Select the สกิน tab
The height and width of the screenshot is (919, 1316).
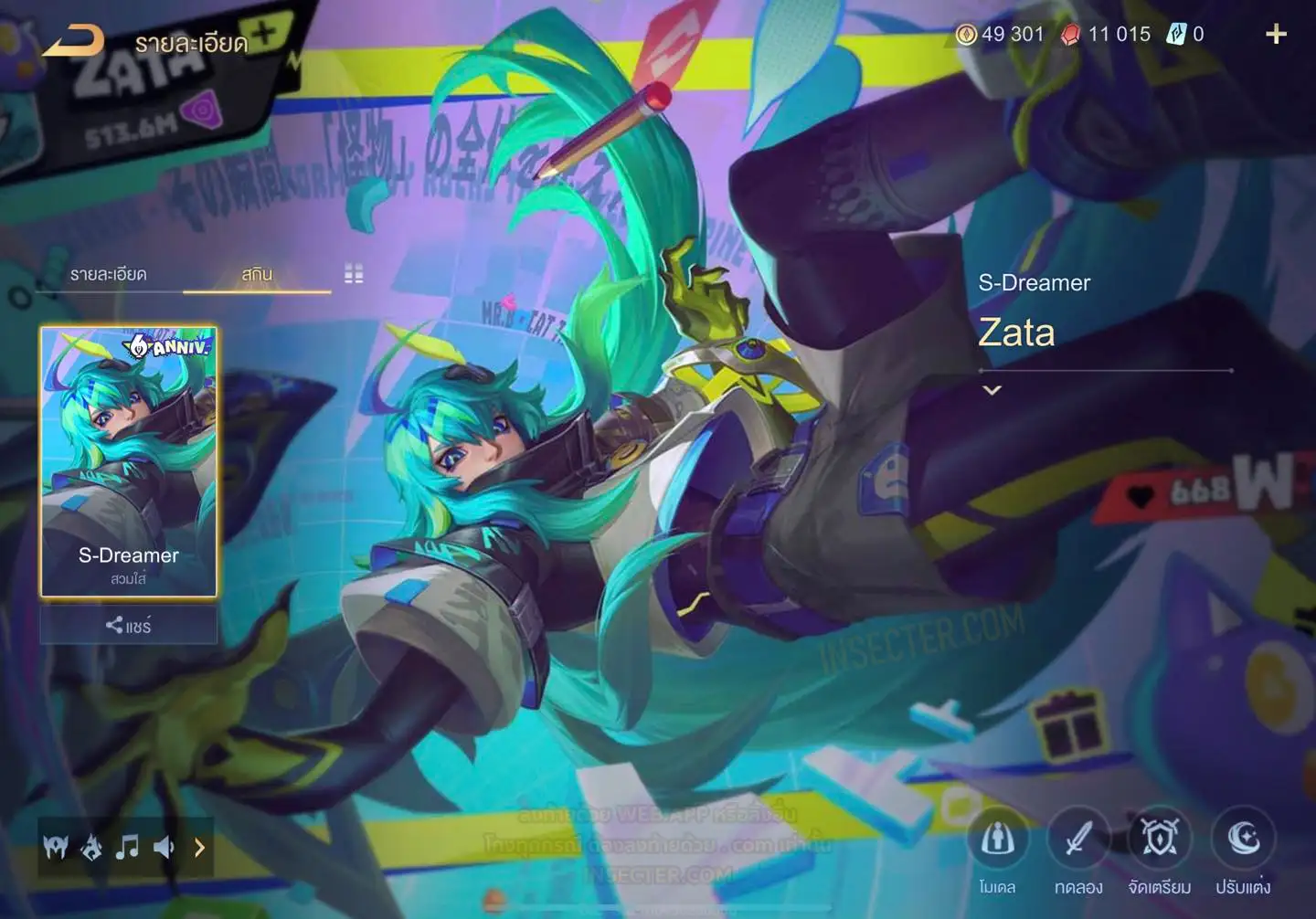pyautogui.click(x=257, y=274)
